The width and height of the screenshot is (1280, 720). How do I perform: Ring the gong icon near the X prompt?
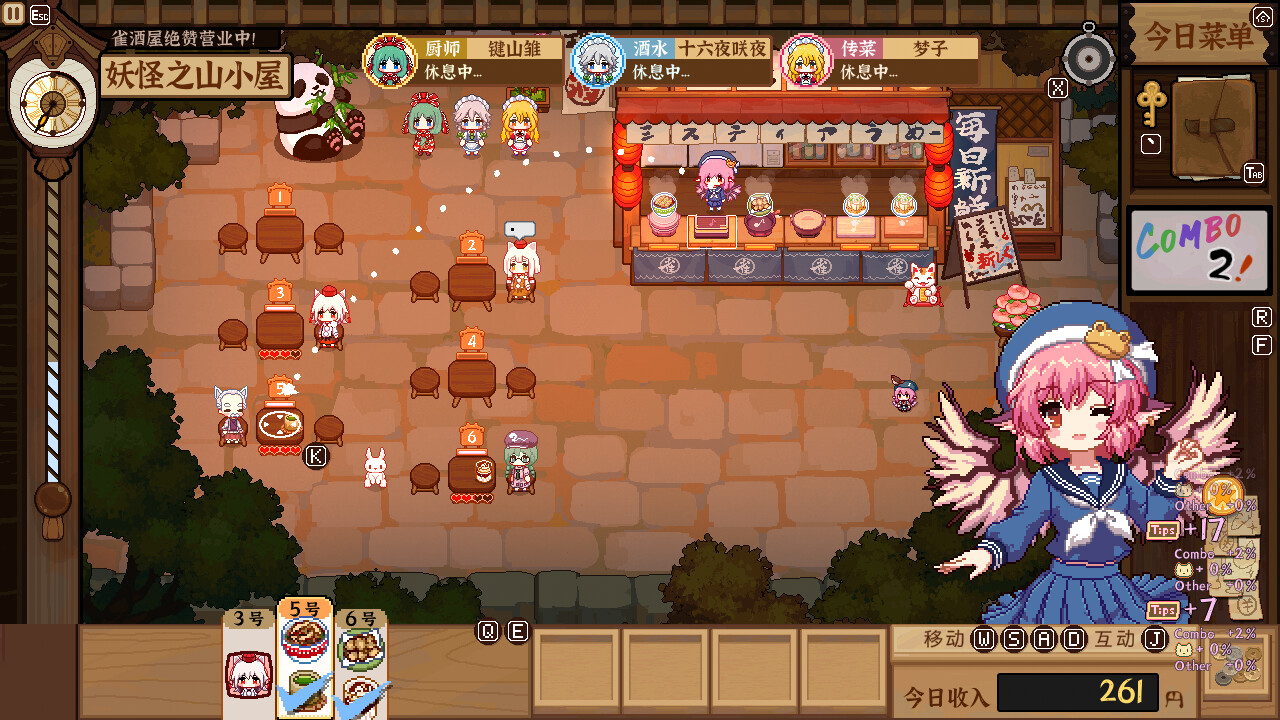pos(1088,57)
